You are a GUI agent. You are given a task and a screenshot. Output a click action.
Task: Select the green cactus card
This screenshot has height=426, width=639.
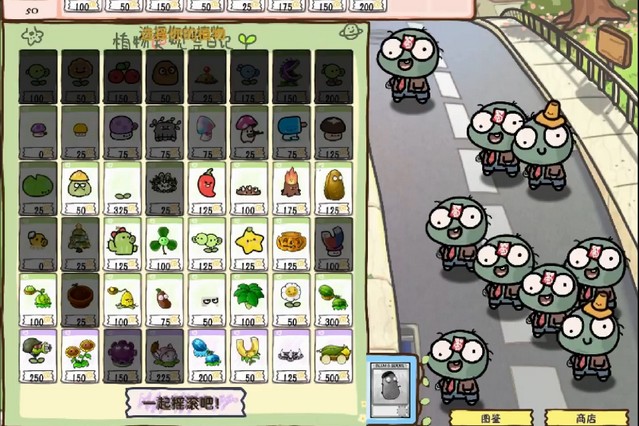[122, 243]
